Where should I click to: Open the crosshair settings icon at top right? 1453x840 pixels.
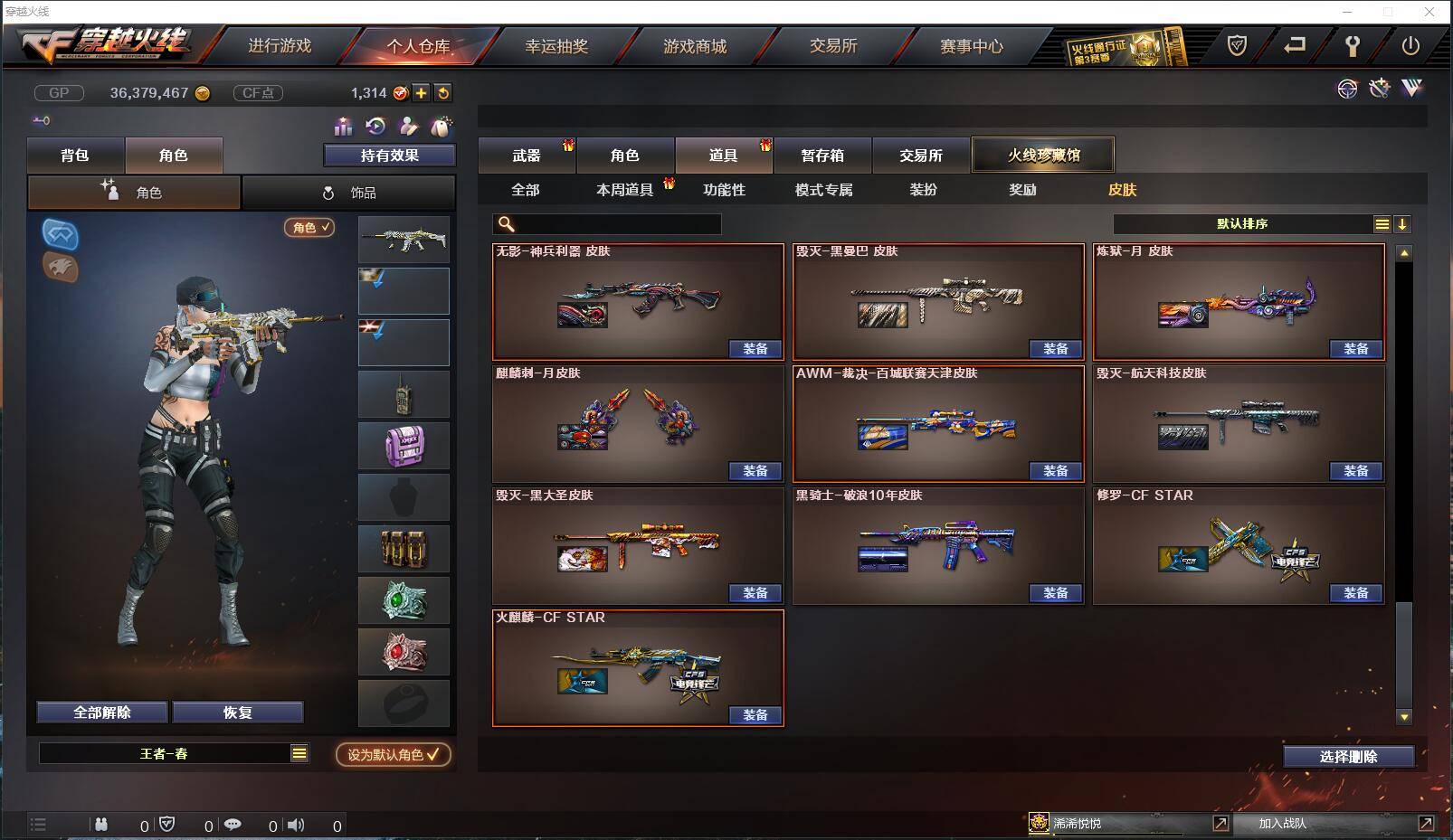(1348, 89)
